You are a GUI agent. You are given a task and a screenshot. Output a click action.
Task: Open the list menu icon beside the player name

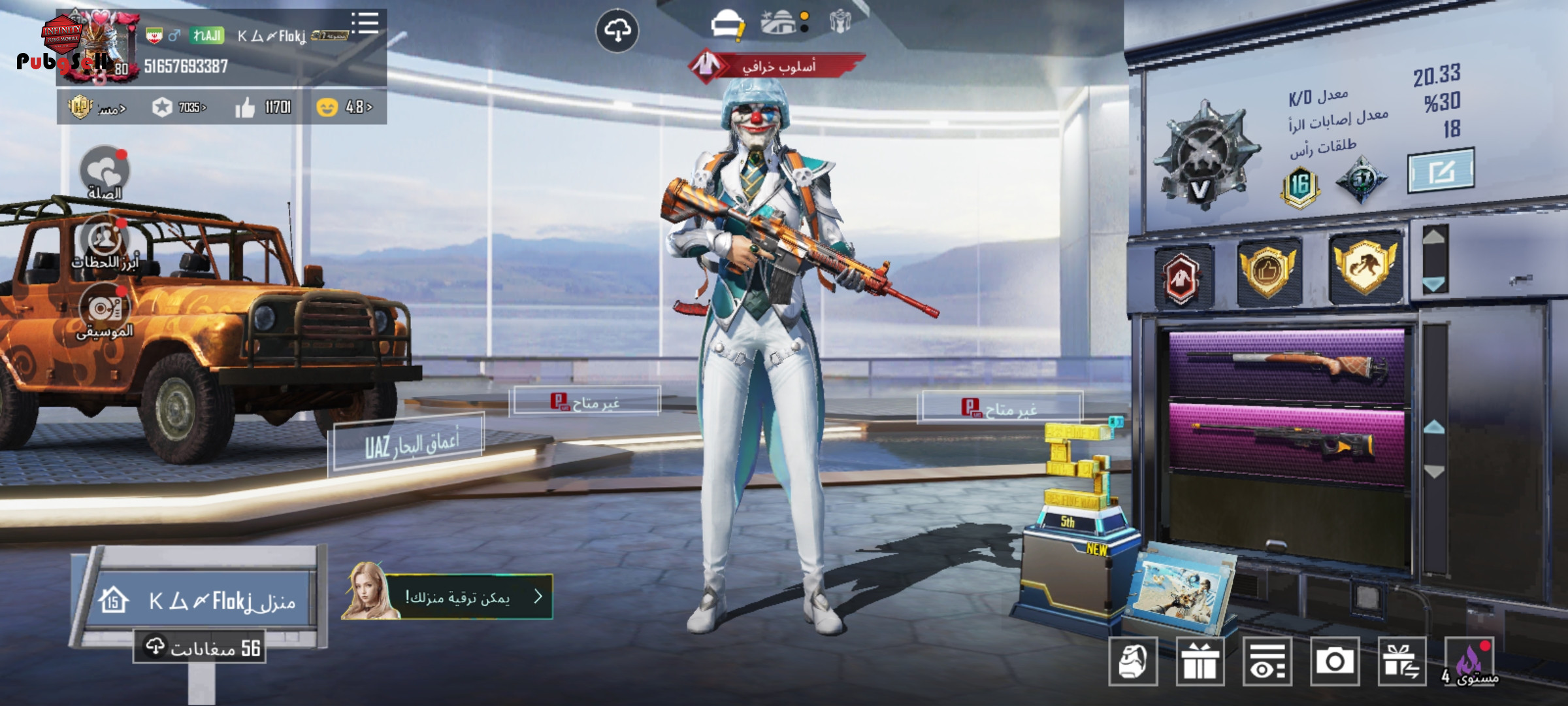click(365, 23)
